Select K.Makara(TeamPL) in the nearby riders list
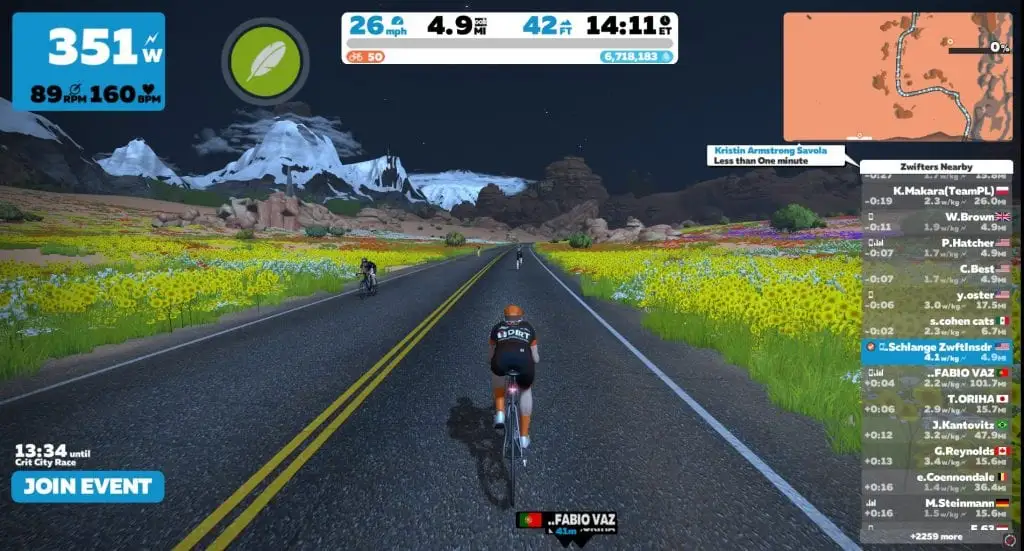Image resolution: width=1024 pixels, height=551 pixels. [x=936, y=194]
